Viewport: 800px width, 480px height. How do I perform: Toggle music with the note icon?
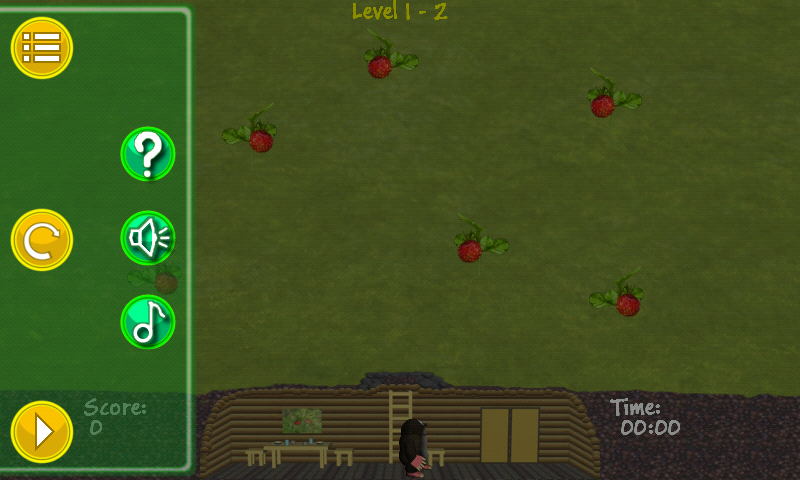(x=148, y=322)
